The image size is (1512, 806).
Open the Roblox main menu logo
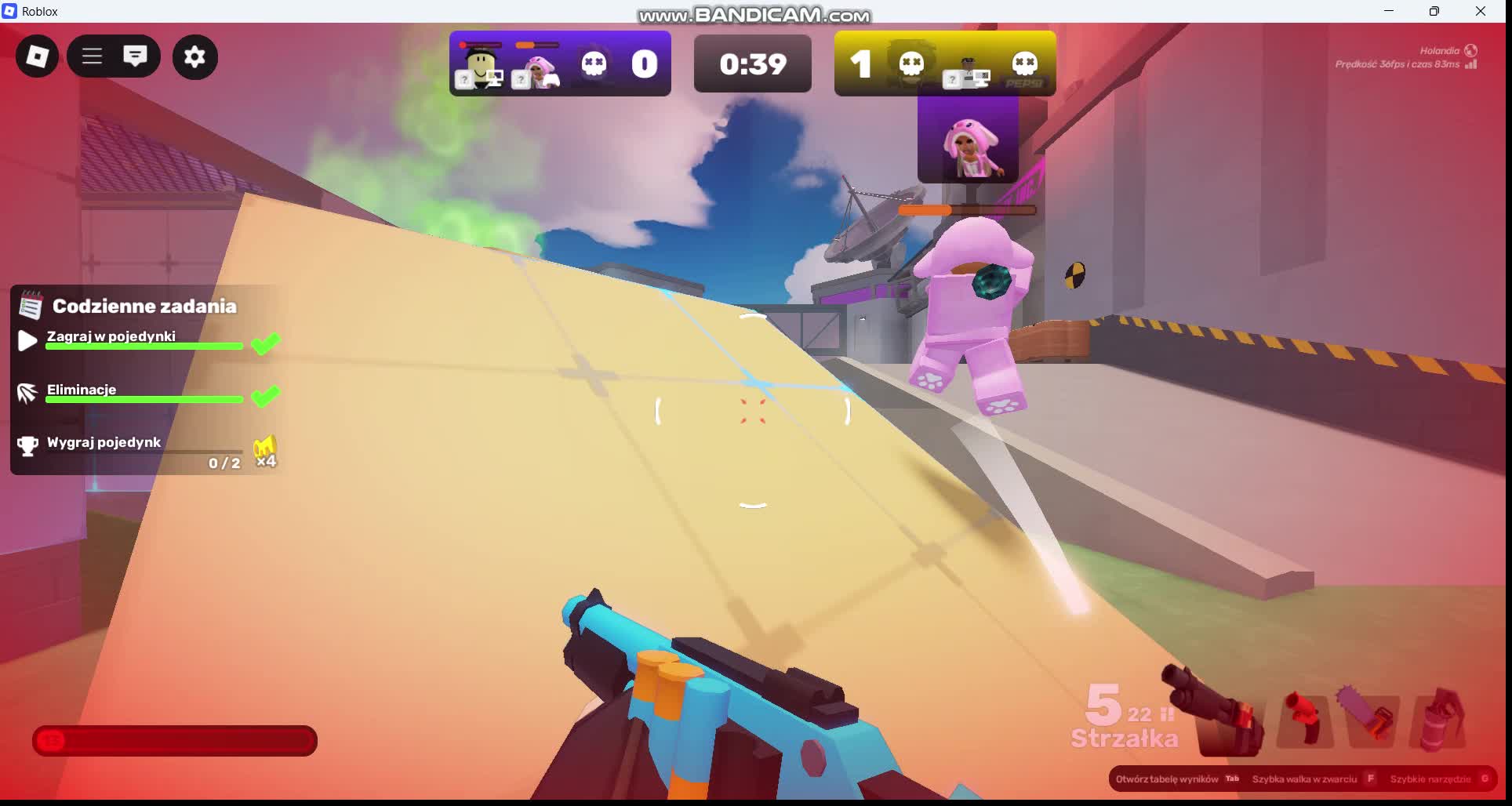tap(37, 56)
